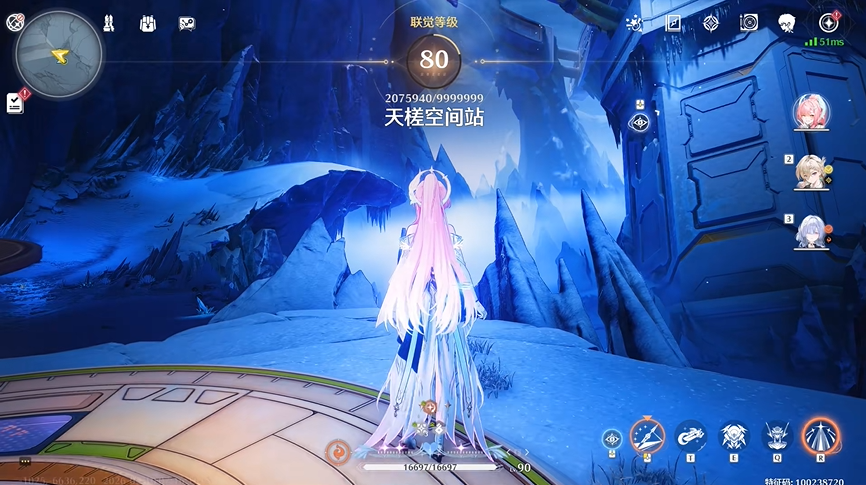Open the sparkle burst icon in the top bar
Screen dimensions: 866x485
(x=634, y=23)
